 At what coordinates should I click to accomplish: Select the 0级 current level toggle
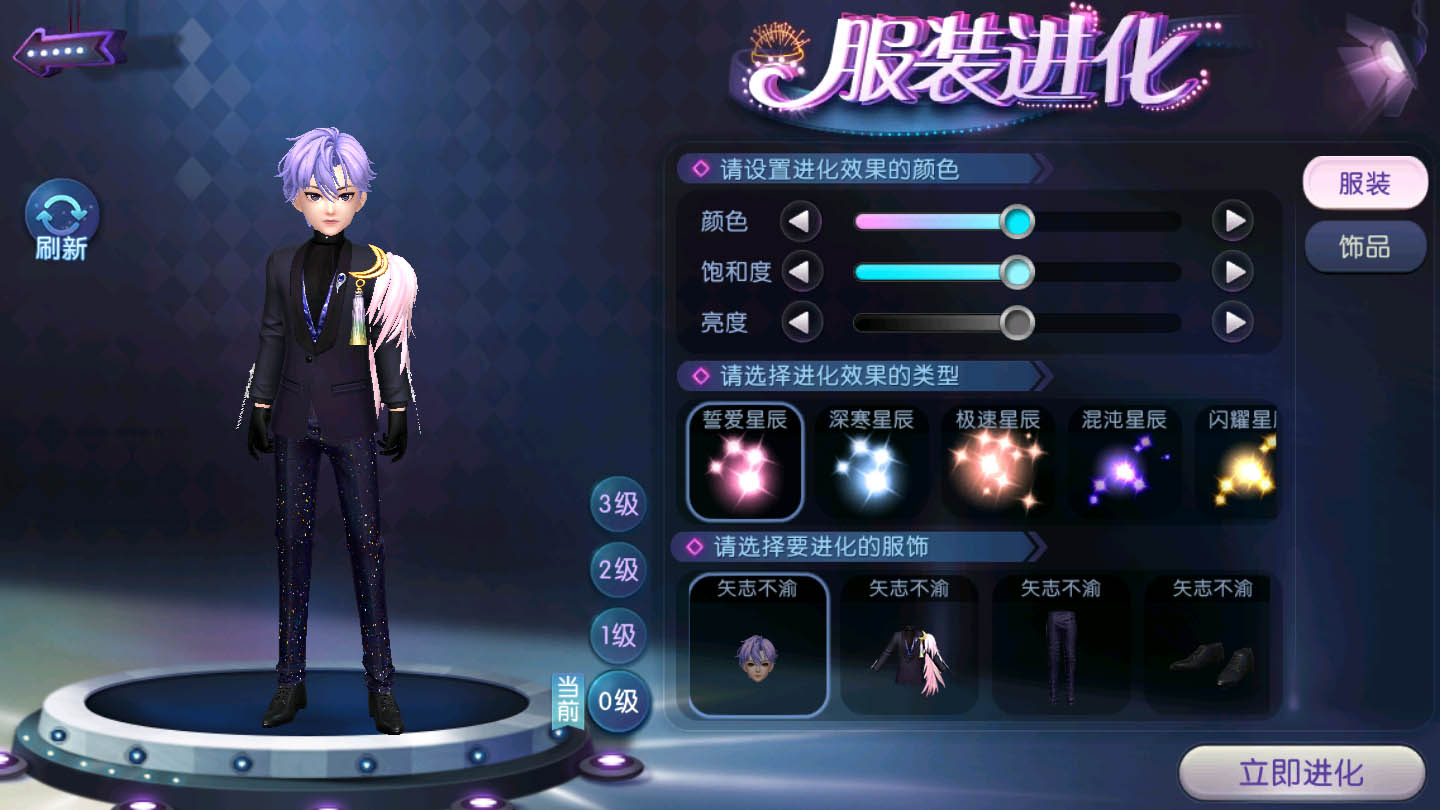click(617, 700)
